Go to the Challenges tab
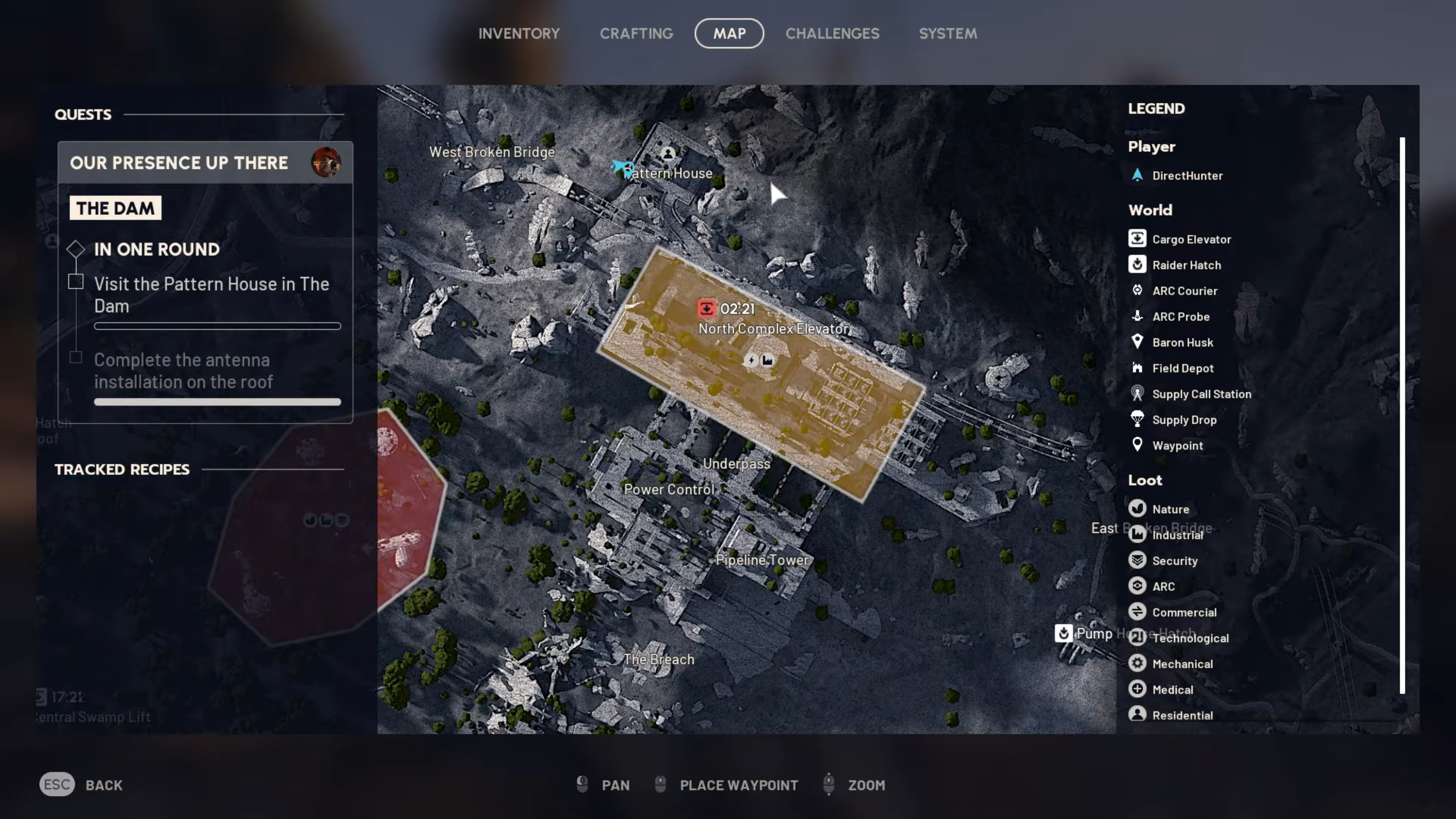The width and height of the screenshot is (1456, 819). coord(832,34)
